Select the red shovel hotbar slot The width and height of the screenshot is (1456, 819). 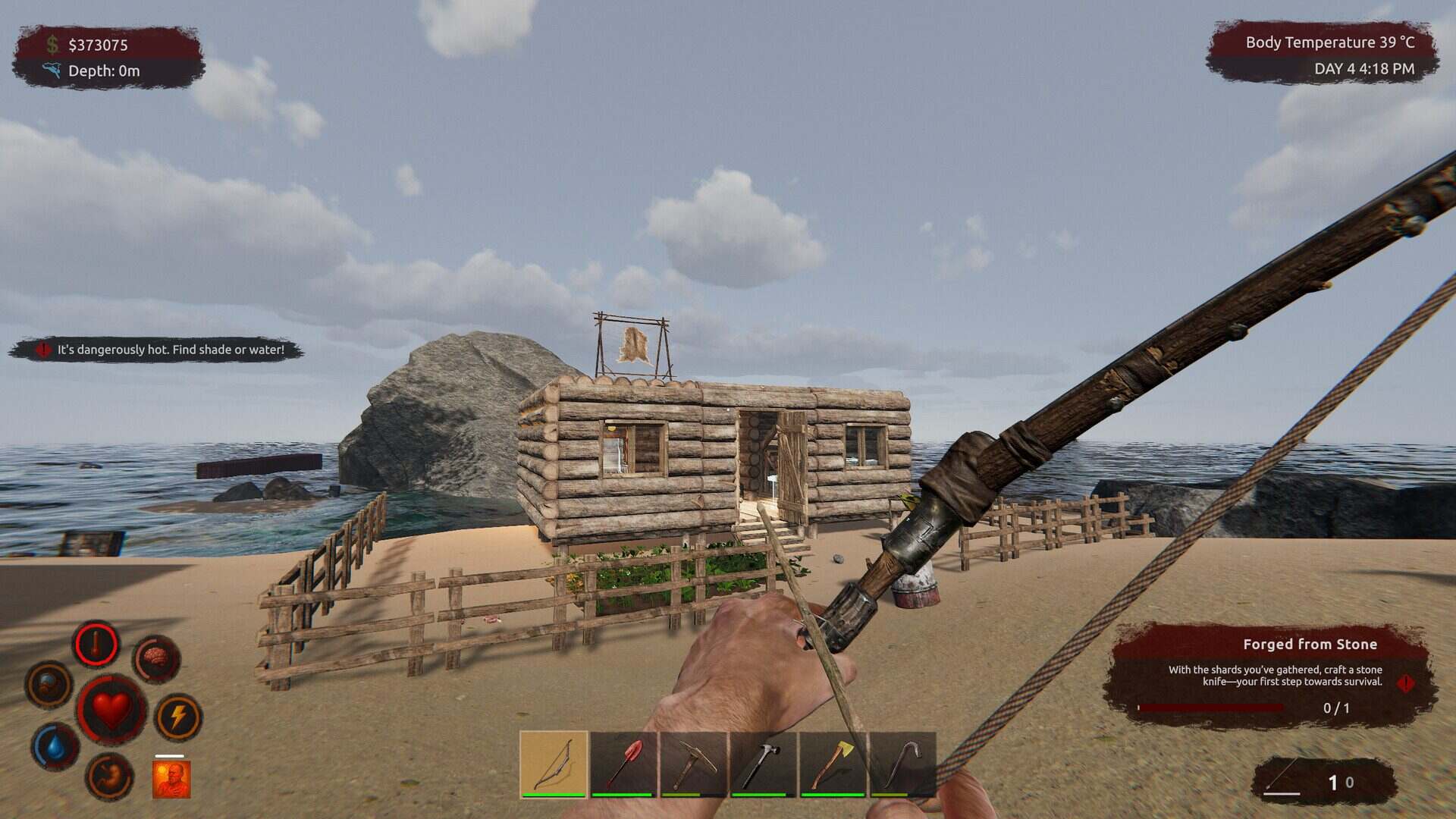[623, 764]
